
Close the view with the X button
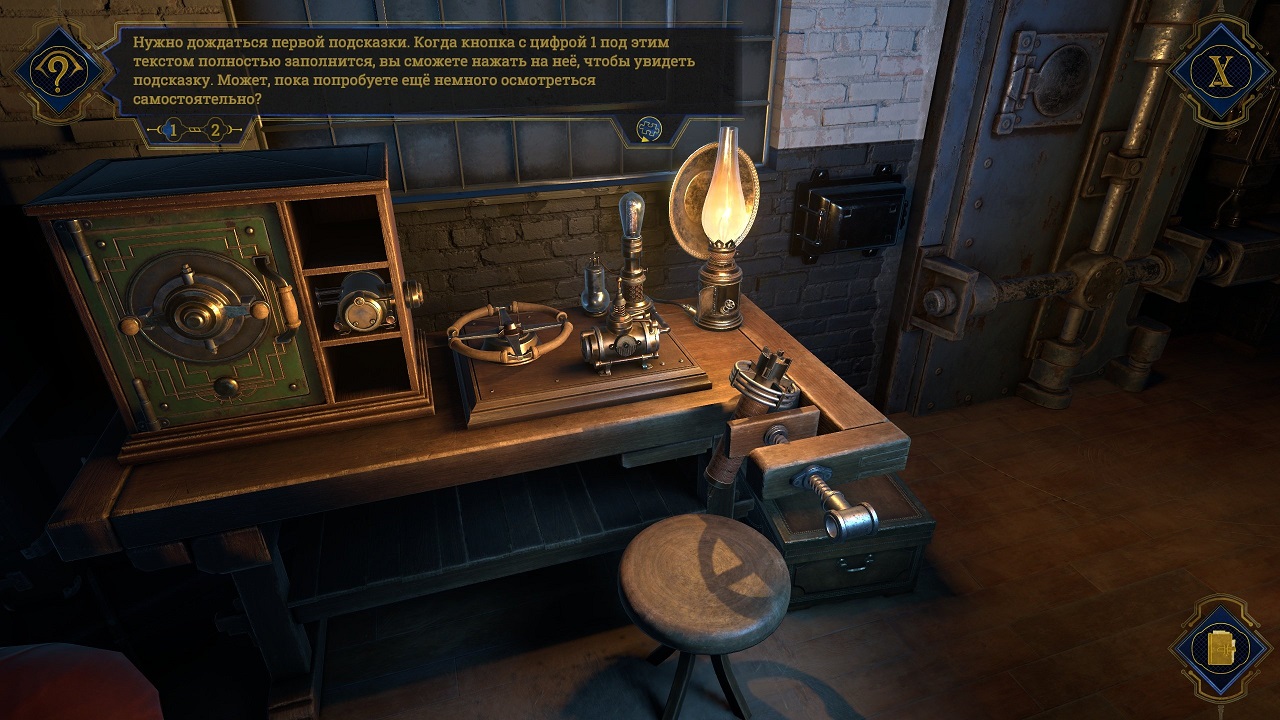[x=1218, y=71]
